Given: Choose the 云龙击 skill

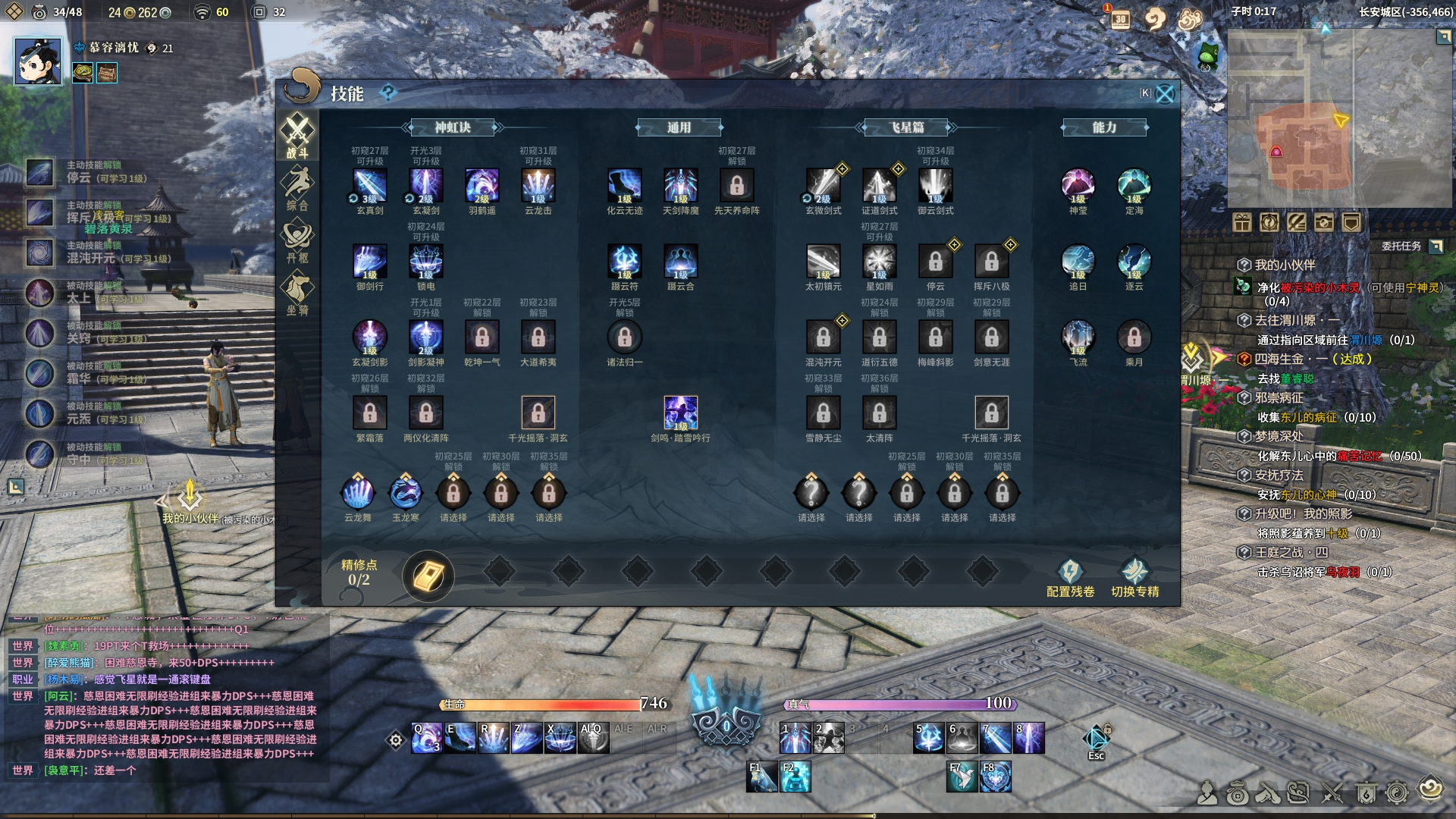Looking at the screenshot, I should (x=538, y=186).
